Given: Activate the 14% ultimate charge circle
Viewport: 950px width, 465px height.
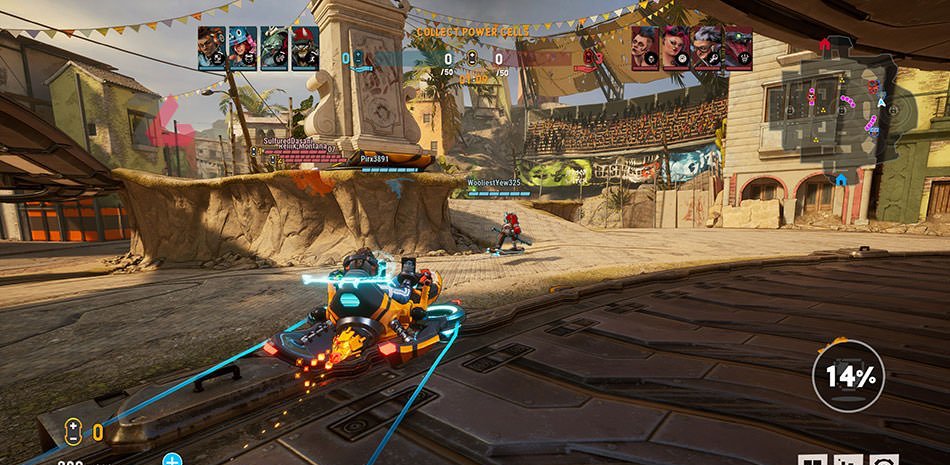Looking at the screenshot, I should click(848, 376).
